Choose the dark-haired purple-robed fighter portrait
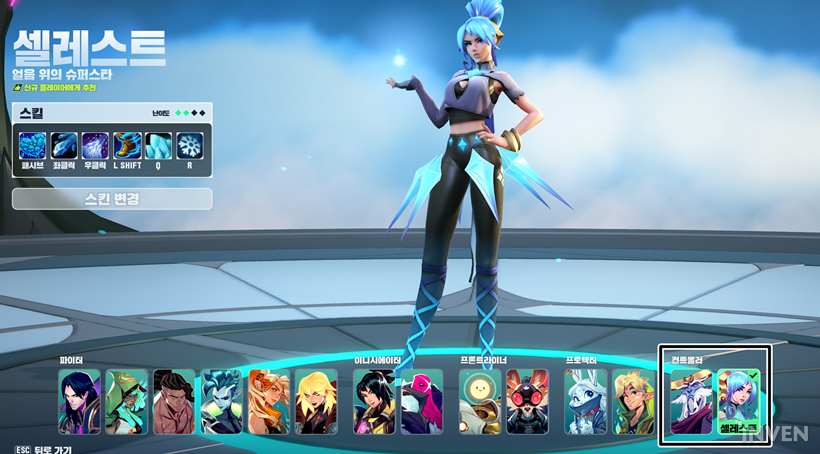820x454 pixels. coord(79,402)
